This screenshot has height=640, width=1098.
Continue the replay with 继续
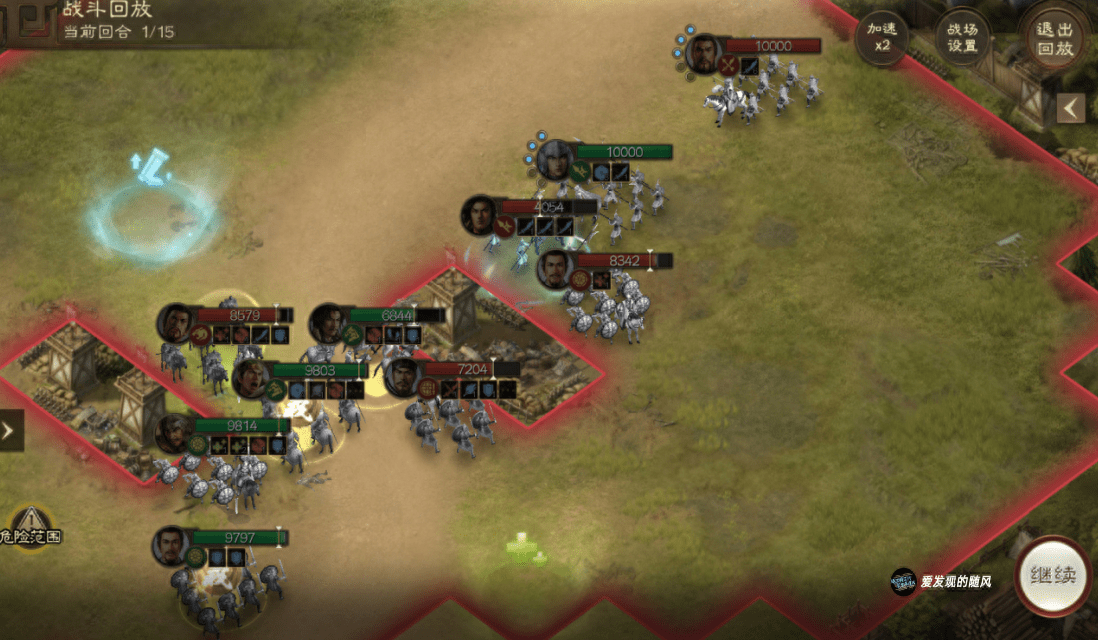1052,576
